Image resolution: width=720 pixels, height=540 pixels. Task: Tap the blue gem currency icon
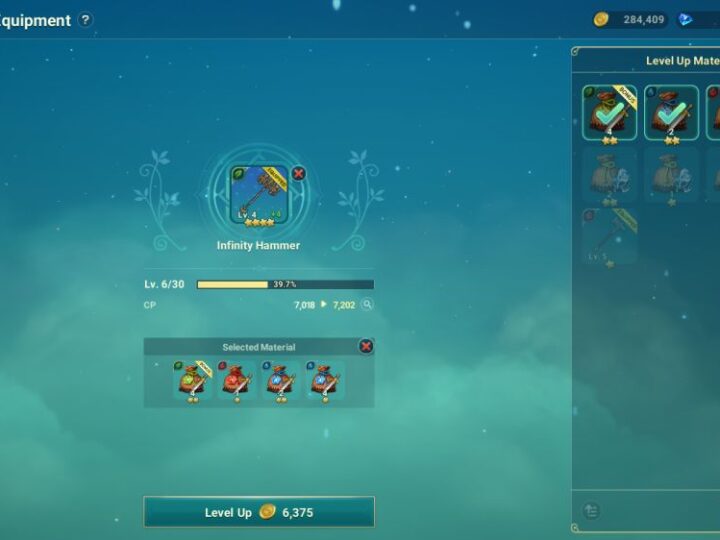click(x=686, y=19)
